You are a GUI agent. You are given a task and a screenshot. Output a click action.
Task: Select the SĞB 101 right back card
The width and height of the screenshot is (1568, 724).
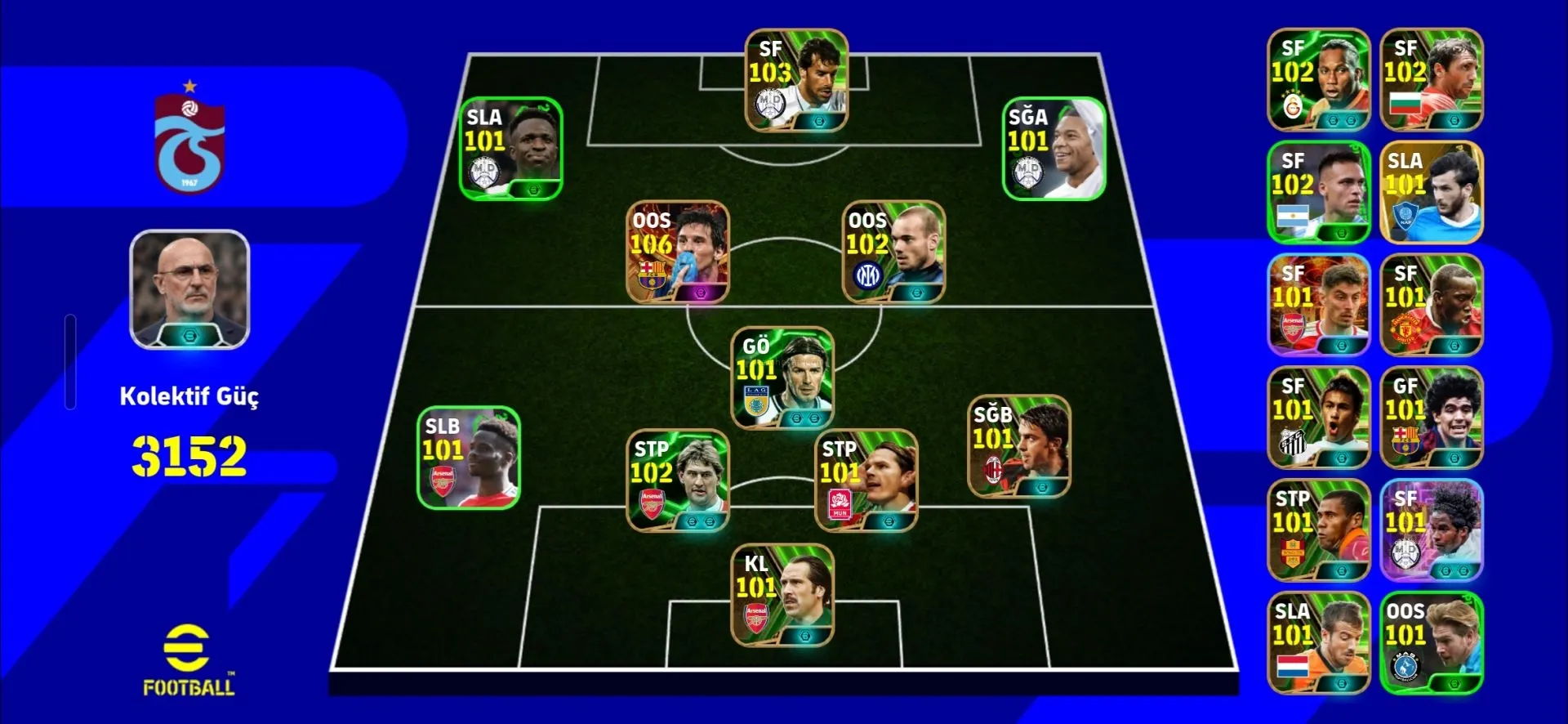pos(1018,446)
